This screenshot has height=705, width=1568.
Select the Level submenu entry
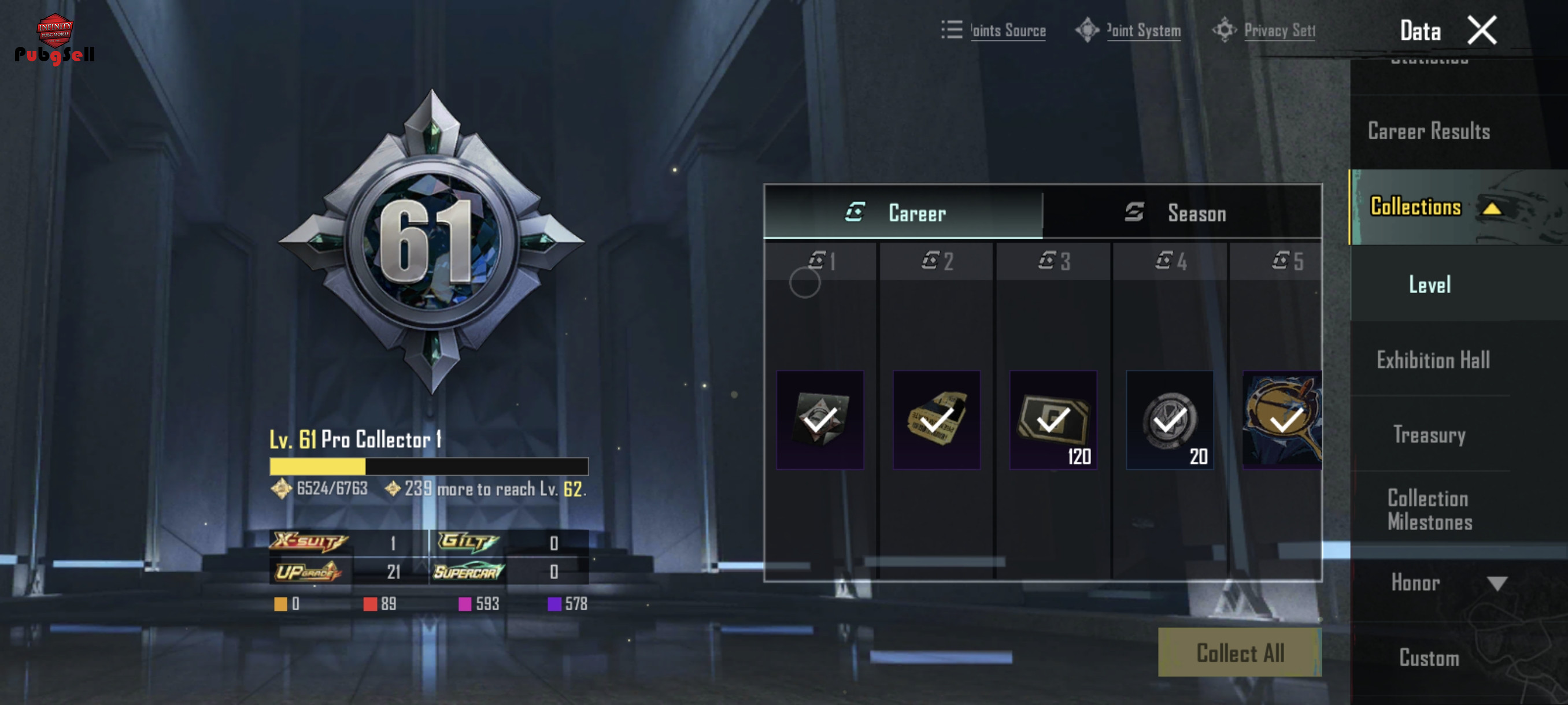coord(1429,284)
